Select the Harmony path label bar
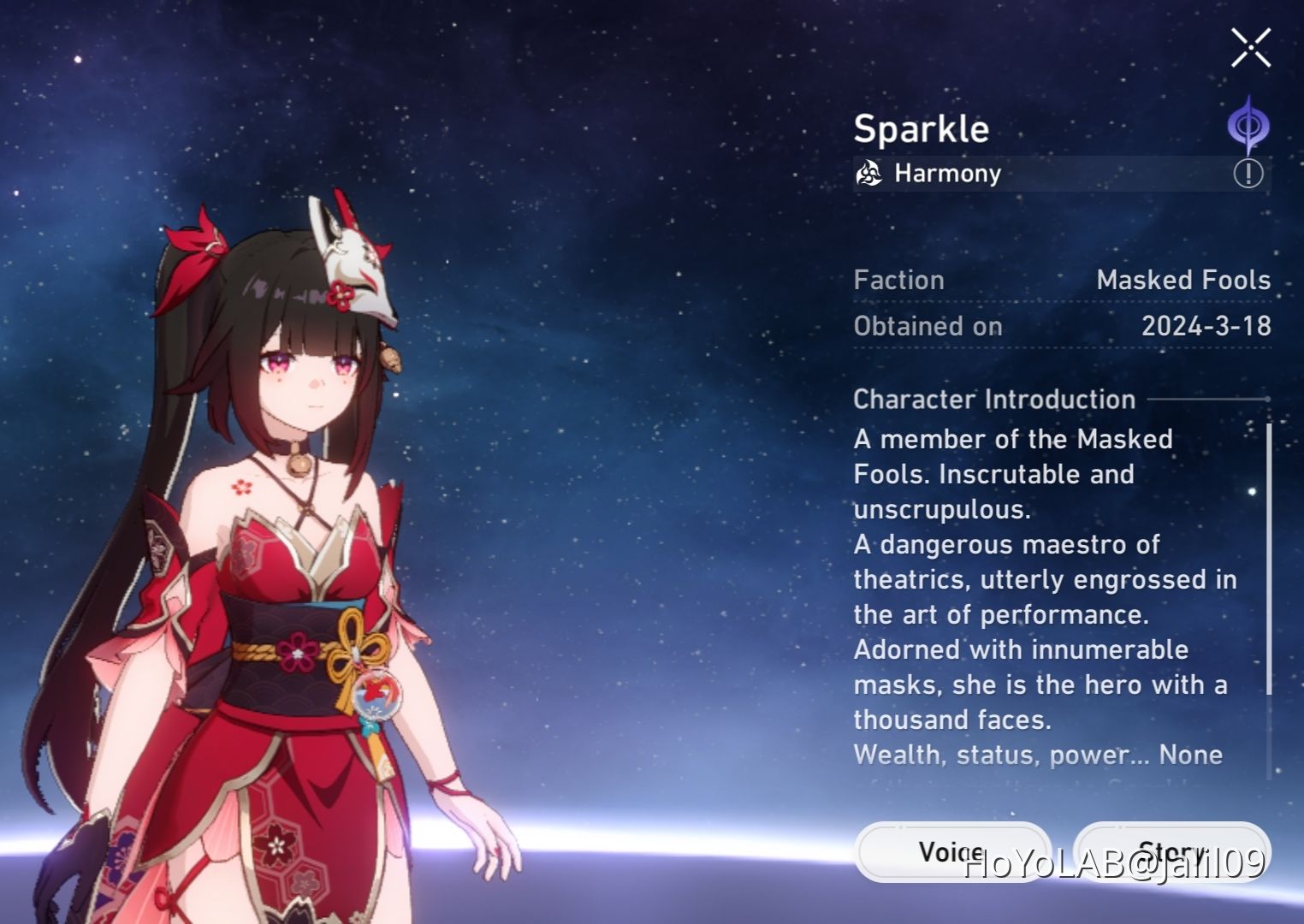This screenshot has height=924, width=1304. [x=946, y=174]
